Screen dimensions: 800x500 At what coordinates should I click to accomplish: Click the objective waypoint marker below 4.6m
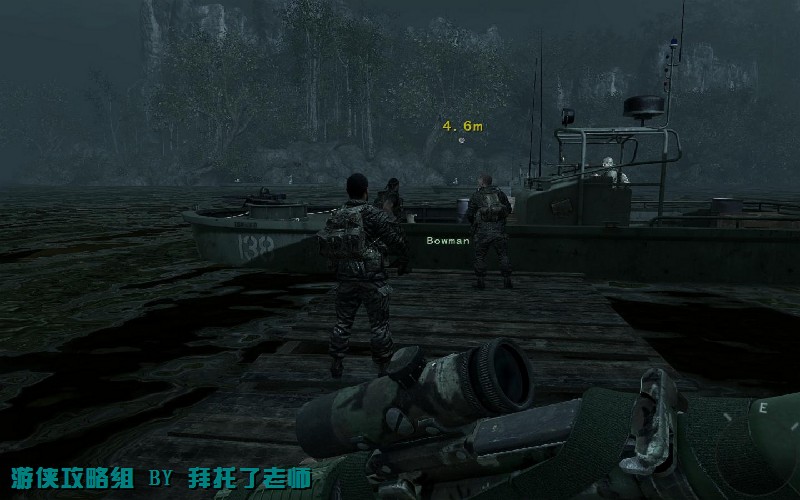(462, 140)
